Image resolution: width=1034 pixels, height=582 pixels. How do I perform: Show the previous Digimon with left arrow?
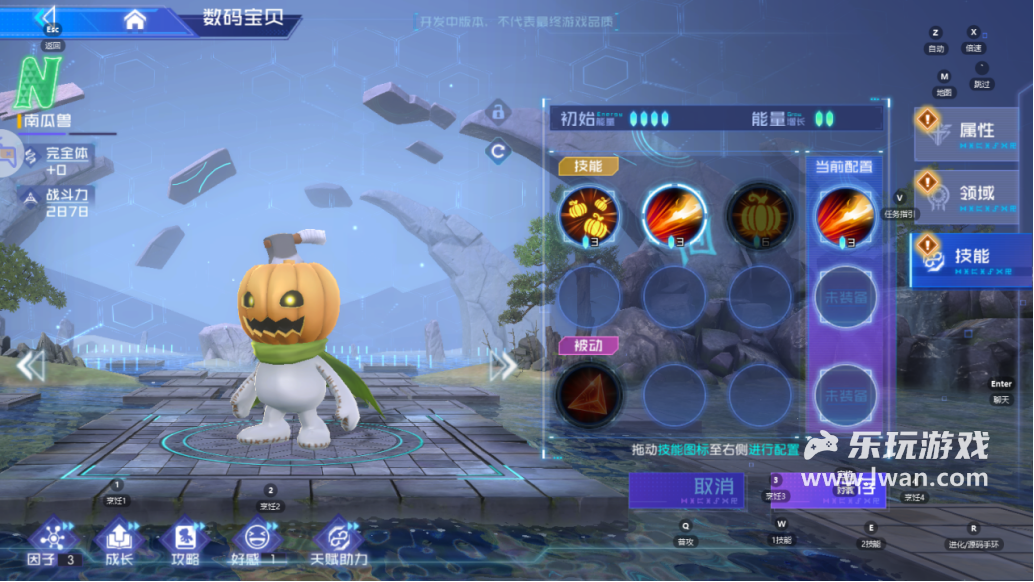(x=30, y=366)
